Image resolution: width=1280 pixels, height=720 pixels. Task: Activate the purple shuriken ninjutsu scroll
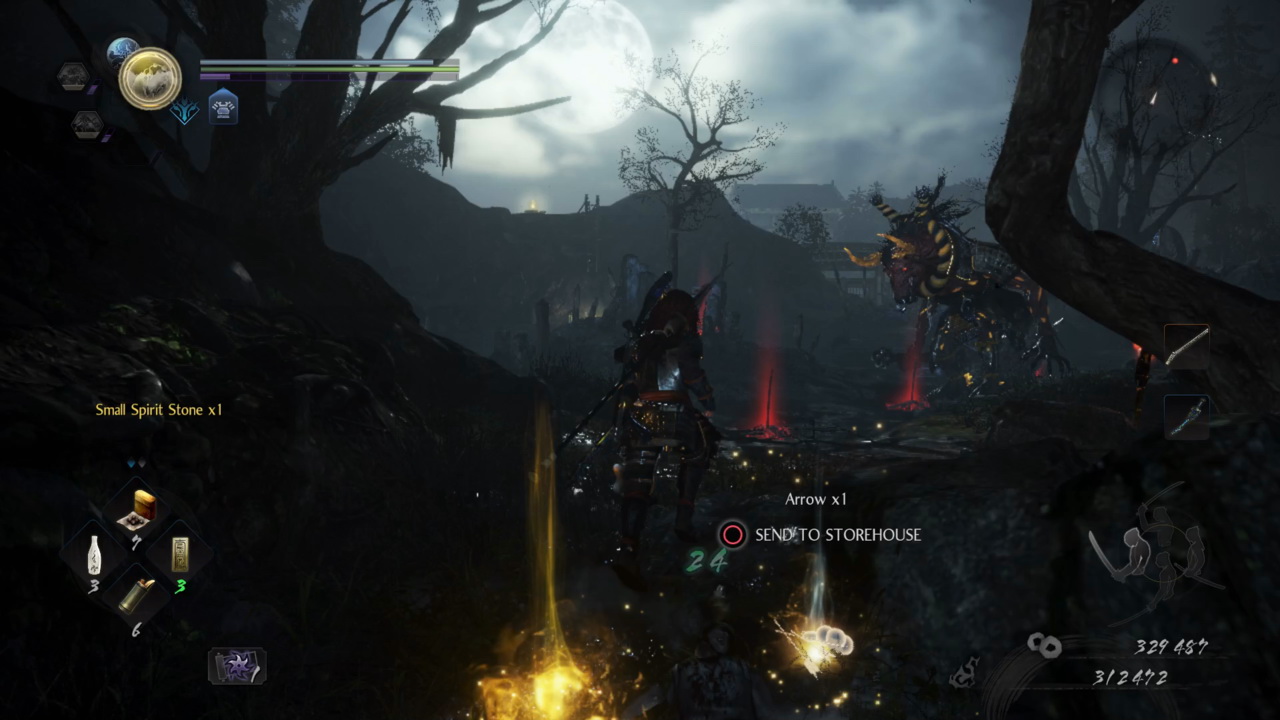[237, 666]
